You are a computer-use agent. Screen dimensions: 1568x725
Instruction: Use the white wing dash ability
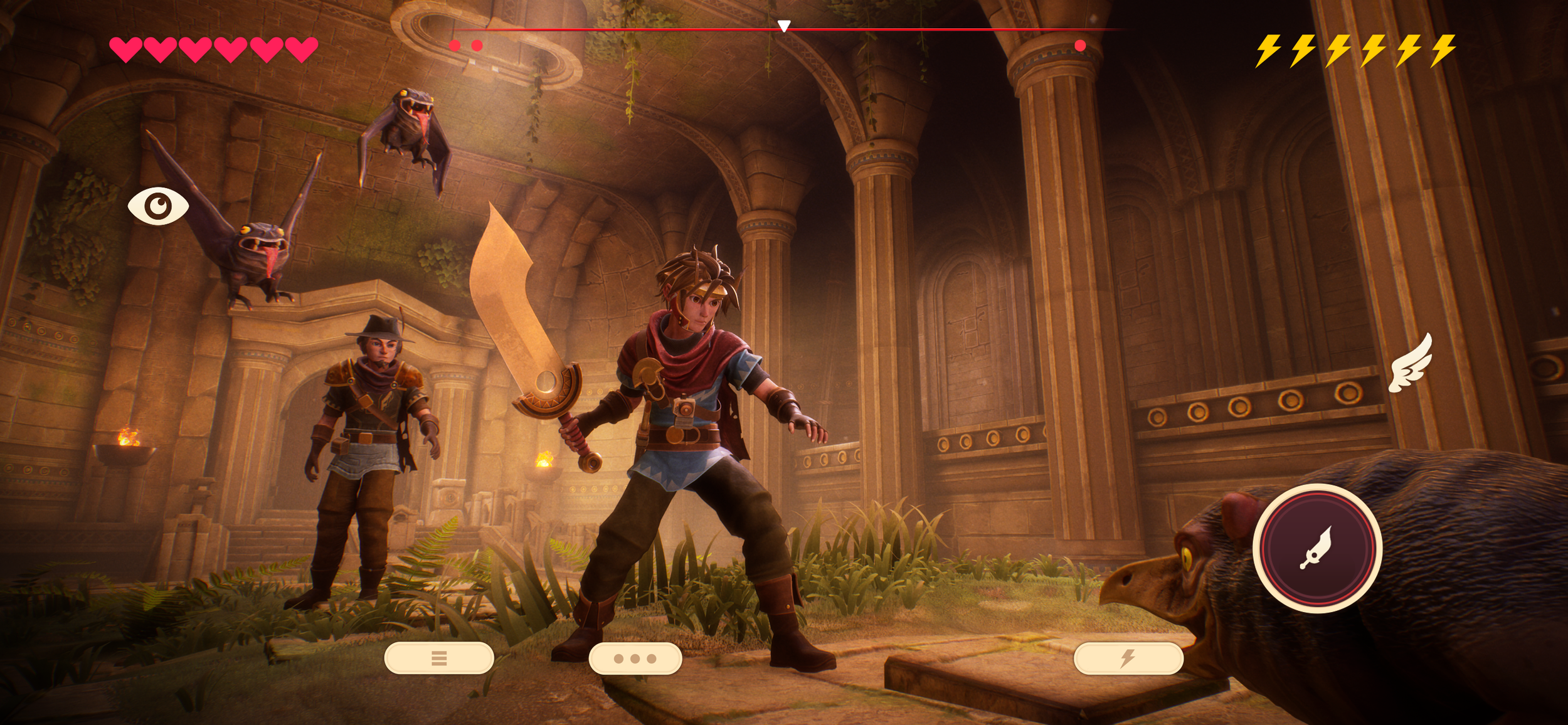coord(1412,364)
